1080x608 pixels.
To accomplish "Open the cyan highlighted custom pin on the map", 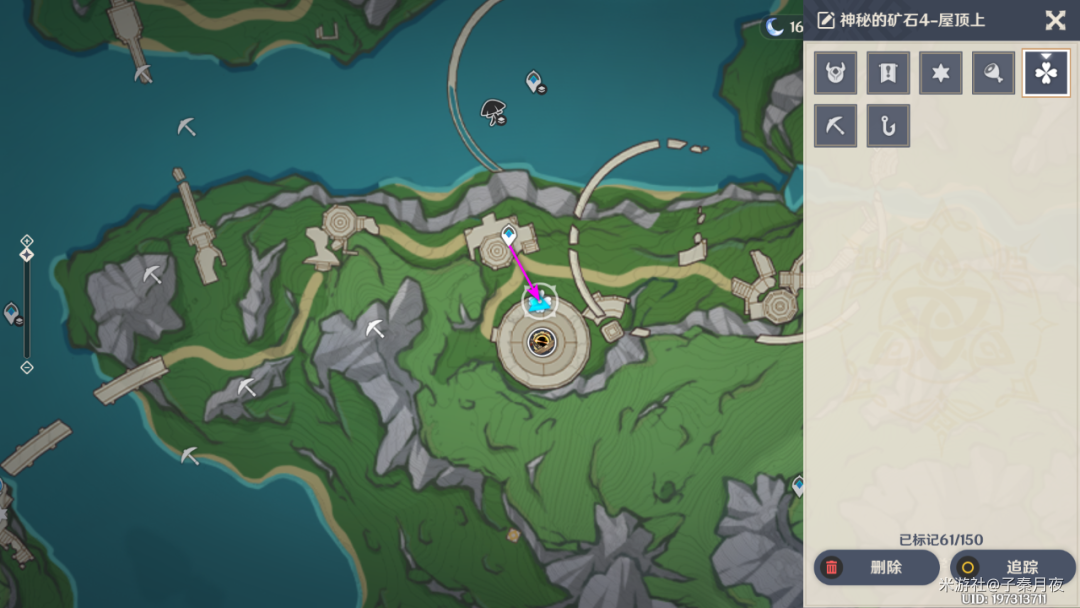I will click(x=540, y=301).
